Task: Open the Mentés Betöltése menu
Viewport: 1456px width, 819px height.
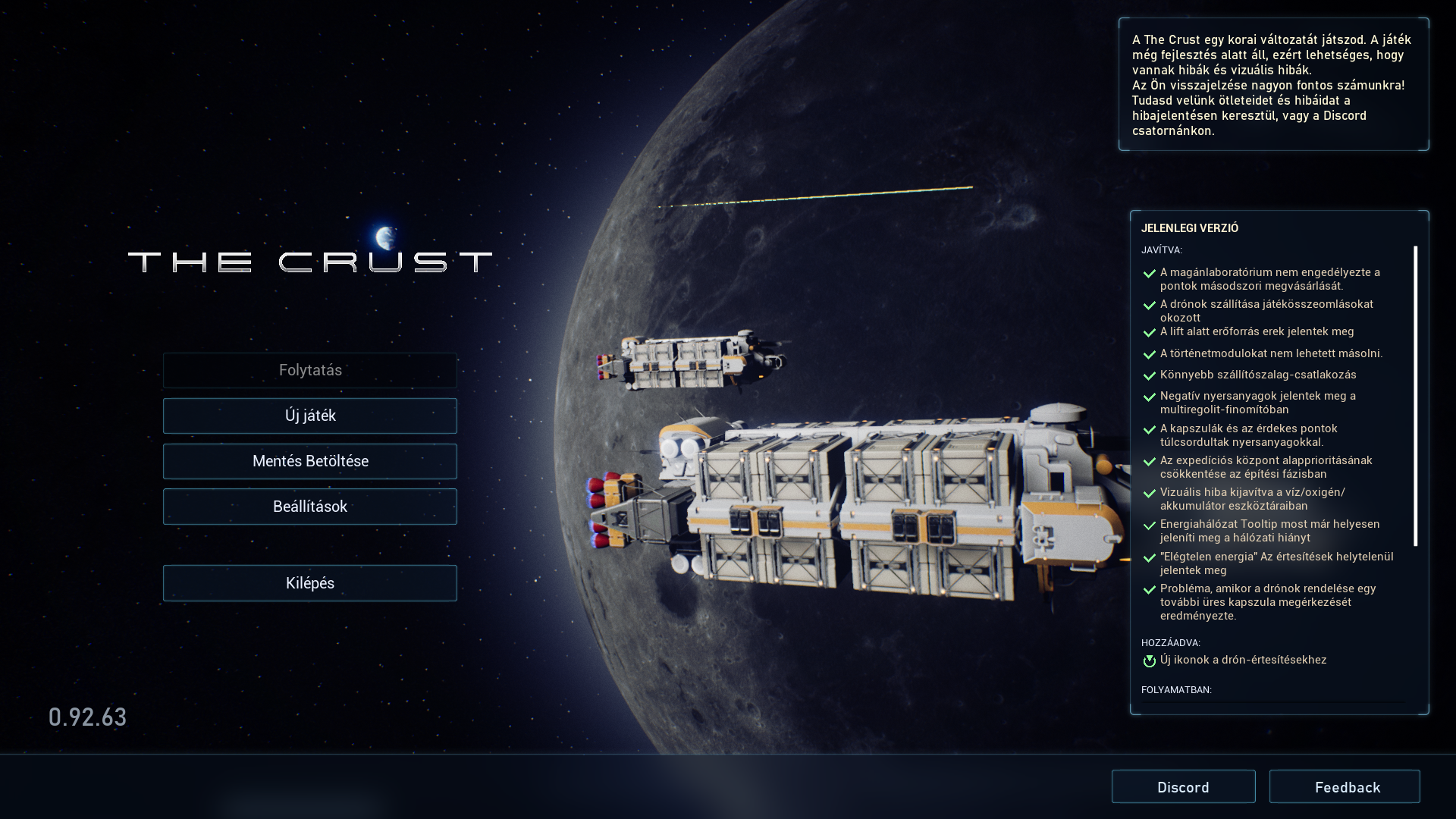Action: 310,461
